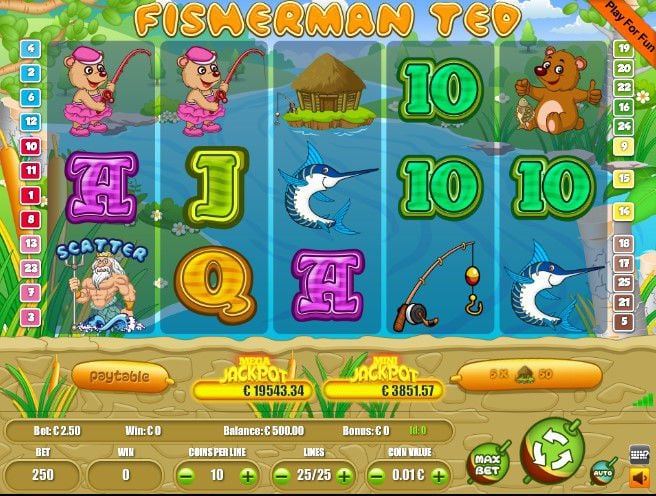Open the keyboard icon above the speaker
This screenshot has width=656, height=496.
pos(639,453)
